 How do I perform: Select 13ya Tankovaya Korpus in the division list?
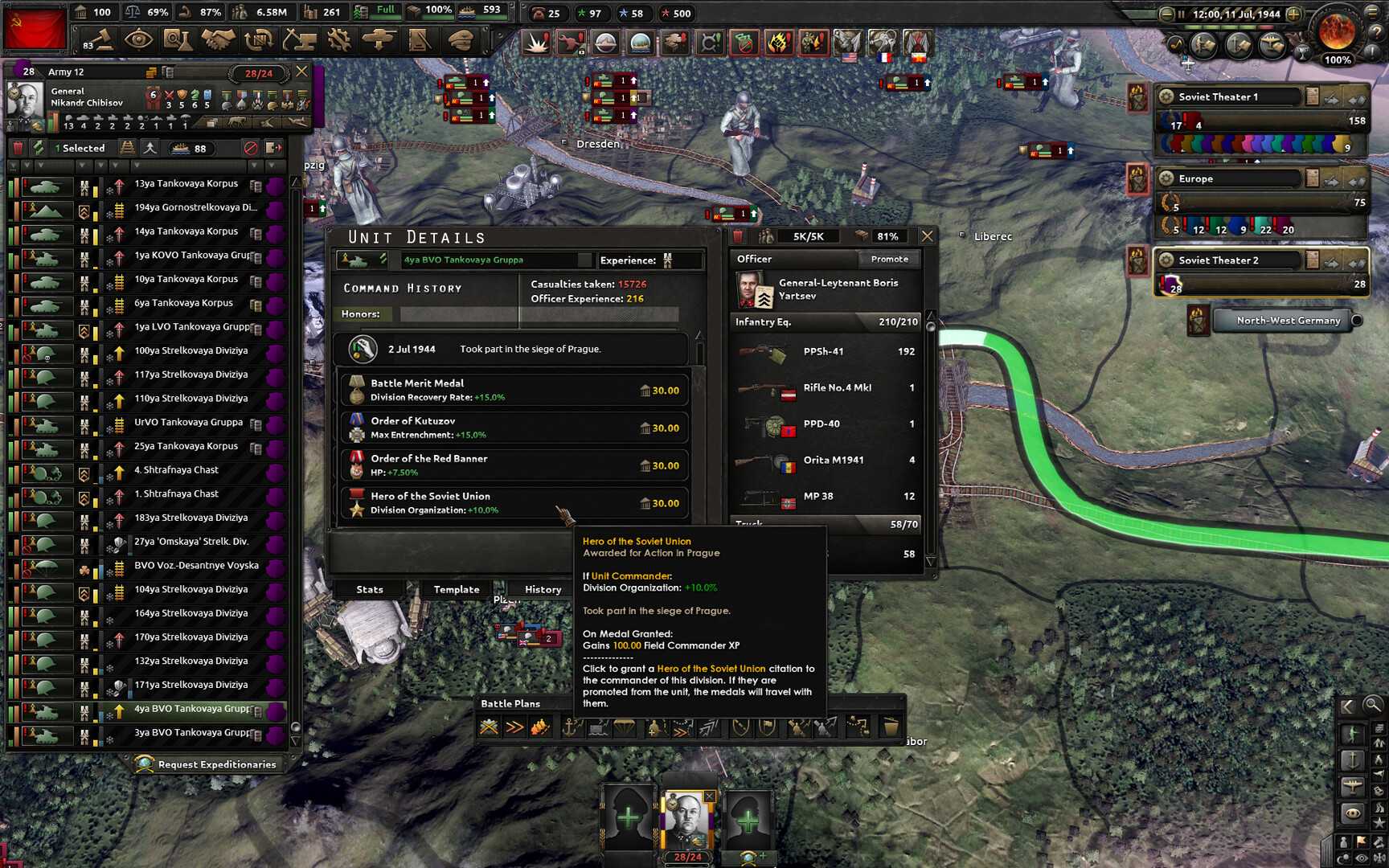tap(189, 183)
